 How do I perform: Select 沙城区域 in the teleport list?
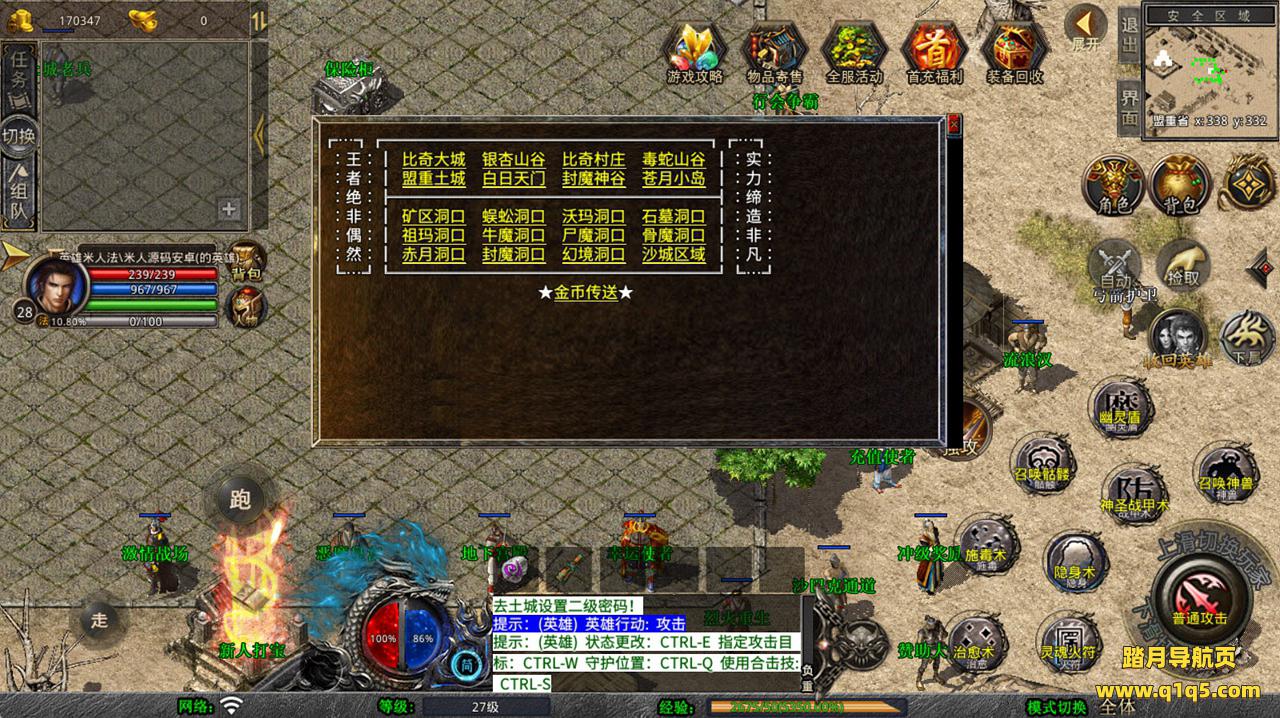(673, 255)
